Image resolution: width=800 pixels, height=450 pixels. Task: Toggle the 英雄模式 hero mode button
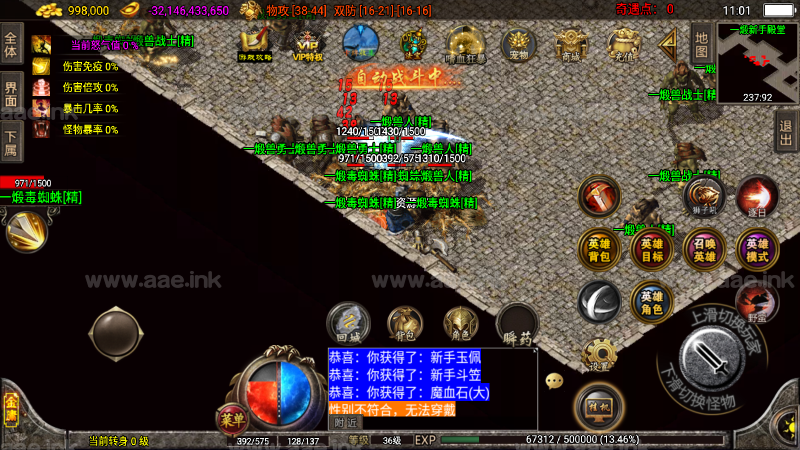(757, 248)
